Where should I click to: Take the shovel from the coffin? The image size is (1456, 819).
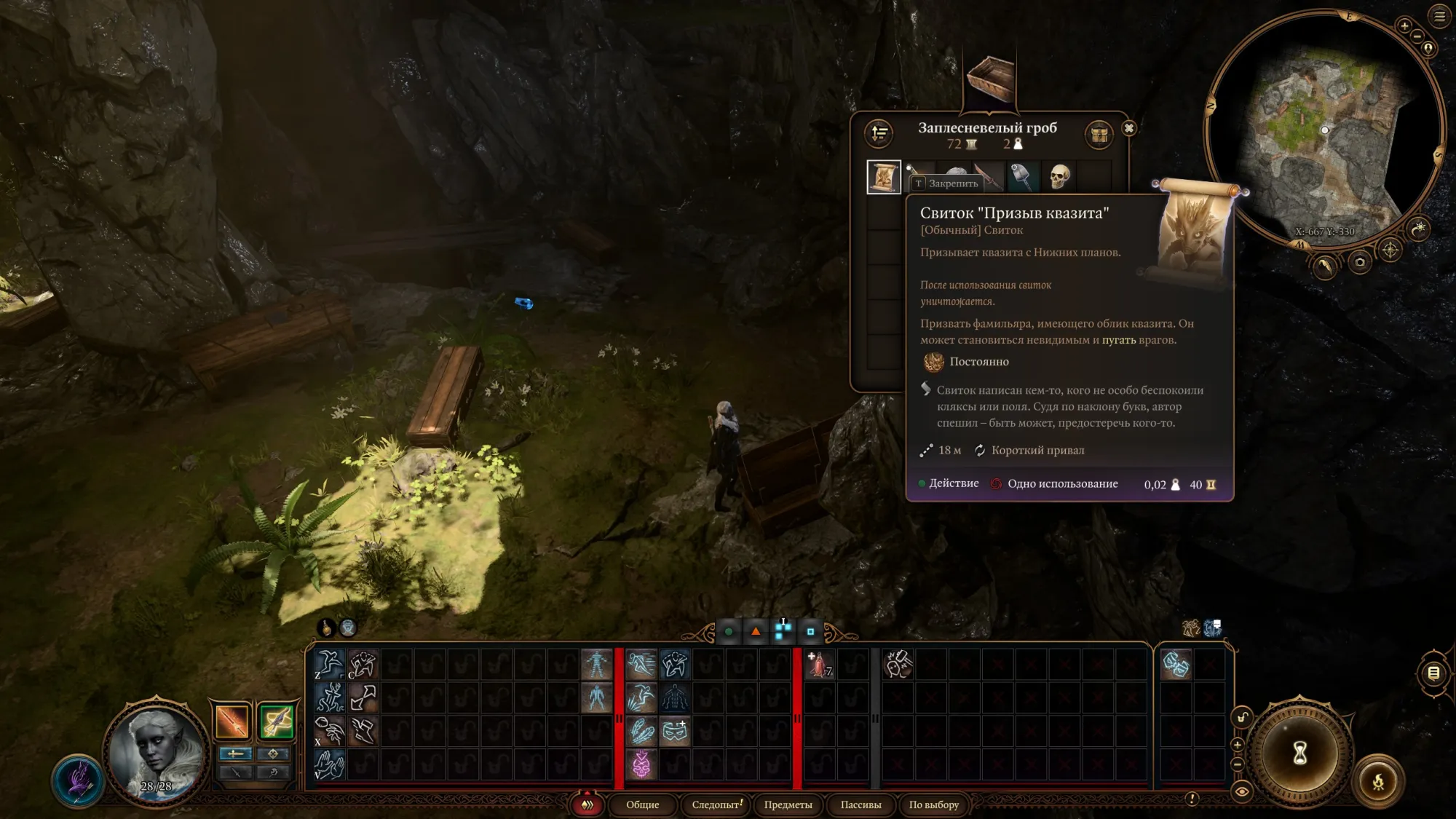[x=1022, y=177]
